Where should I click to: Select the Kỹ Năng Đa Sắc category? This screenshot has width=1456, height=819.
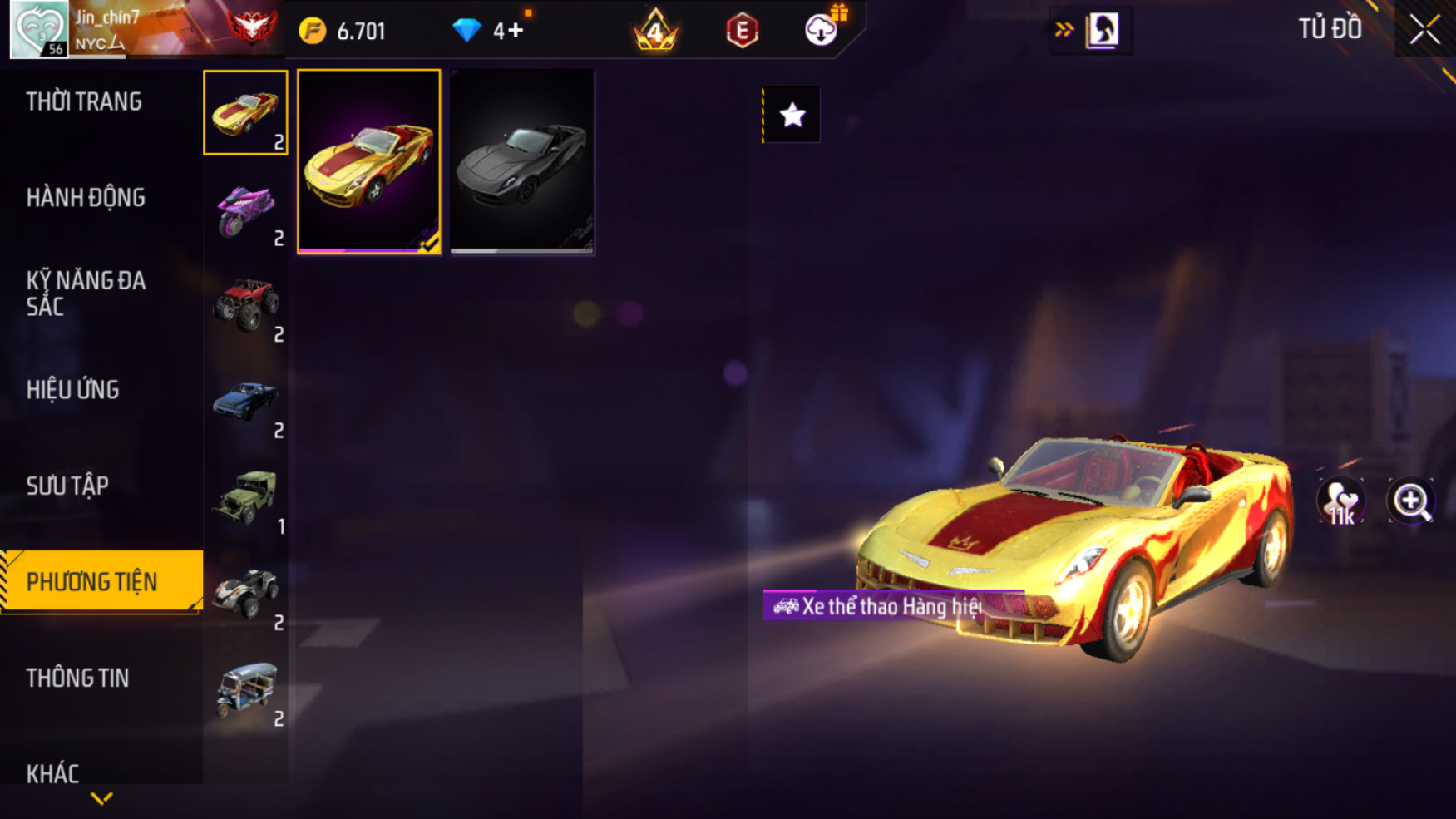(86, 294)
